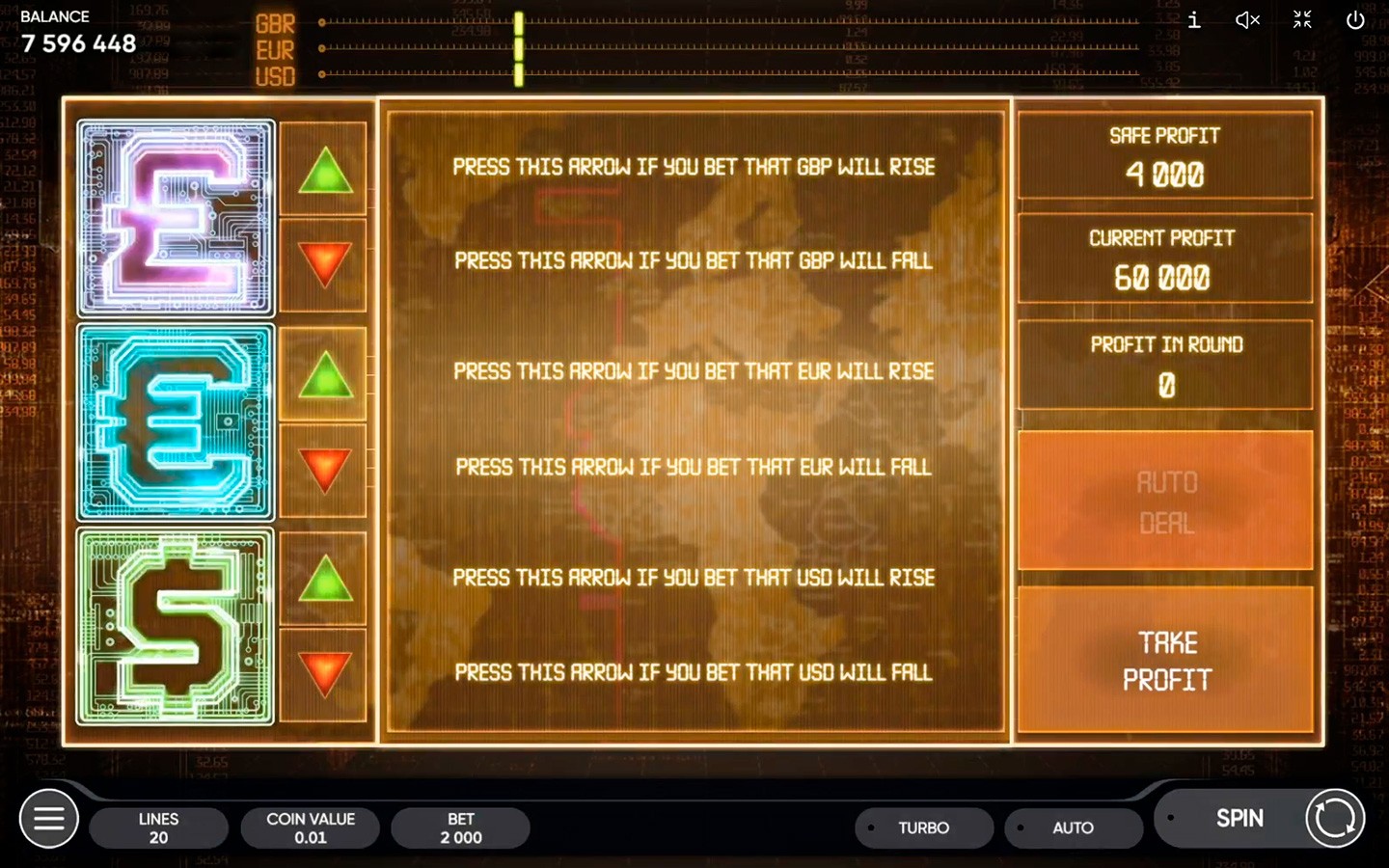Bet that GBP will fall with red arrow
The width and height of the screenshot is (1389, 868).
click(x=325, y=264)
